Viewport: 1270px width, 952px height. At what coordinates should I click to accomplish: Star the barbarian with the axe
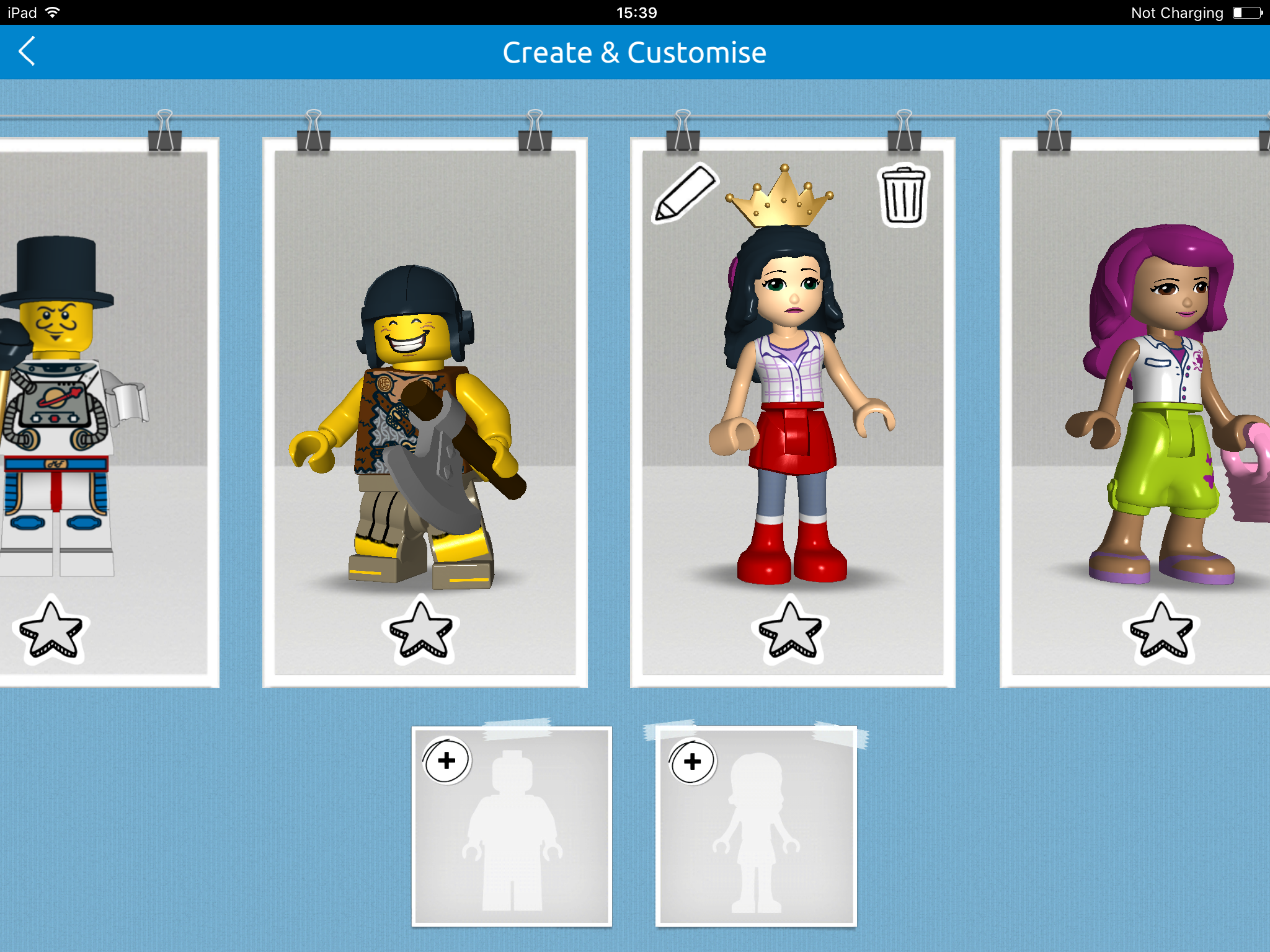coord(421,630)
